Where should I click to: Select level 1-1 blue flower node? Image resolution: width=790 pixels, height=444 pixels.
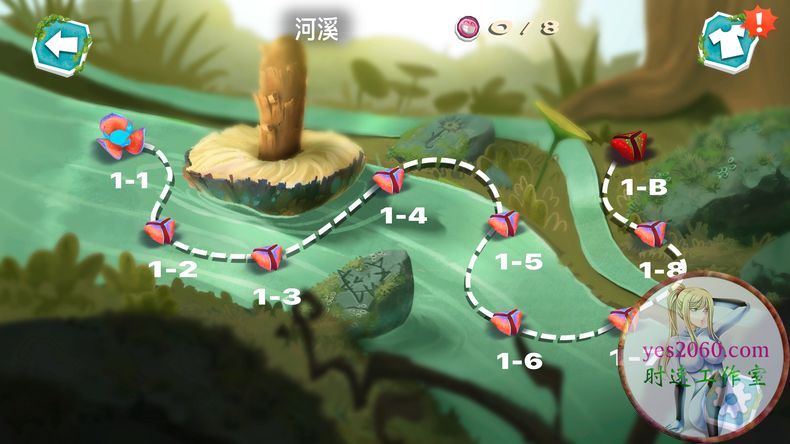118,140
